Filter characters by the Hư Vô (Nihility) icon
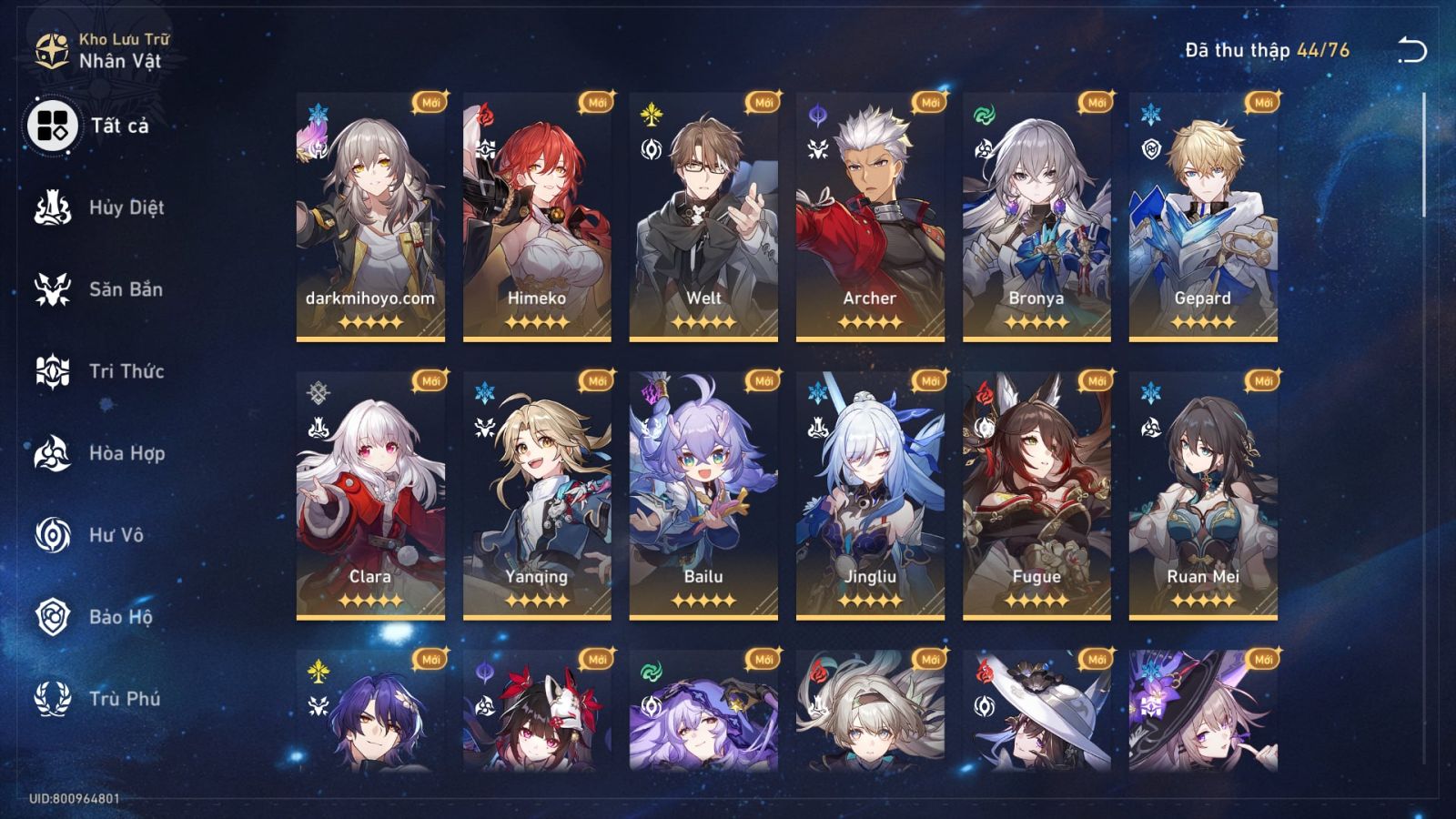Viewport: 1456px width, 819px height. pyautogui.click(x=55, y=535)
